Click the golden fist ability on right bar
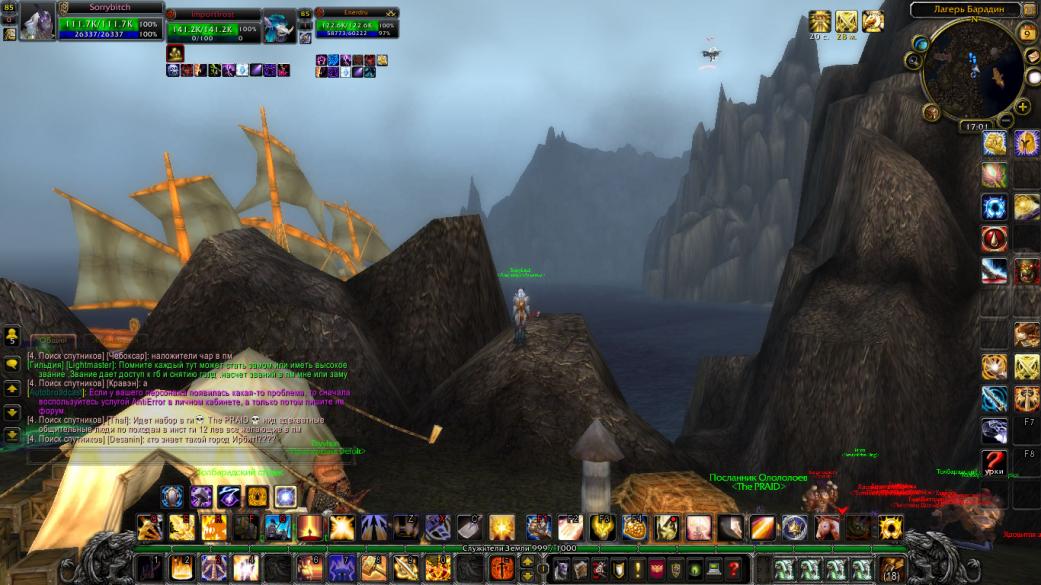This screenshot has height=585, width=1041. click(x=994, y=144)
